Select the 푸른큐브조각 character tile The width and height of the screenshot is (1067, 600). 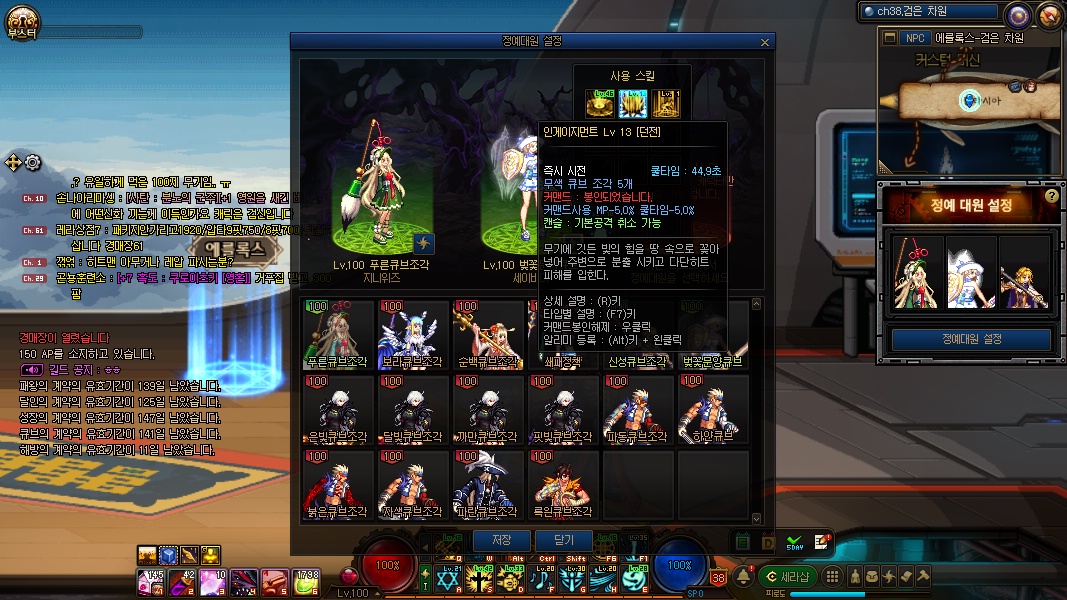tap(339, 334)
